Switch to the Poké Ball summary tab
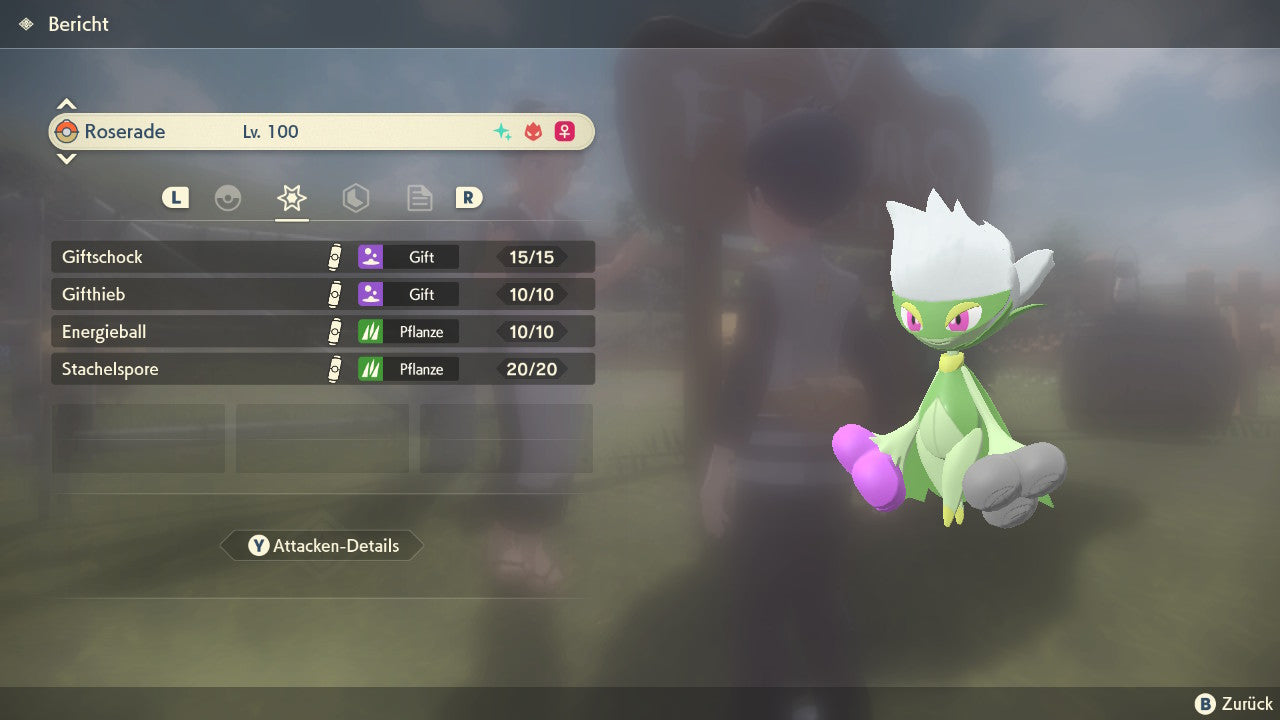The height and width of the screenshot is (720, 1280). pos(228,198)
